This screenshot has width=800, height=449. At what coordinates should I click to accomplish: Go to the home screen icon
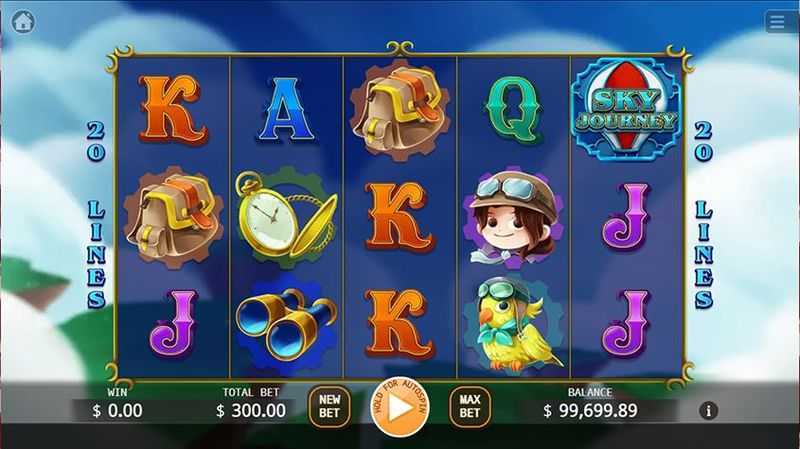(22, 22)
